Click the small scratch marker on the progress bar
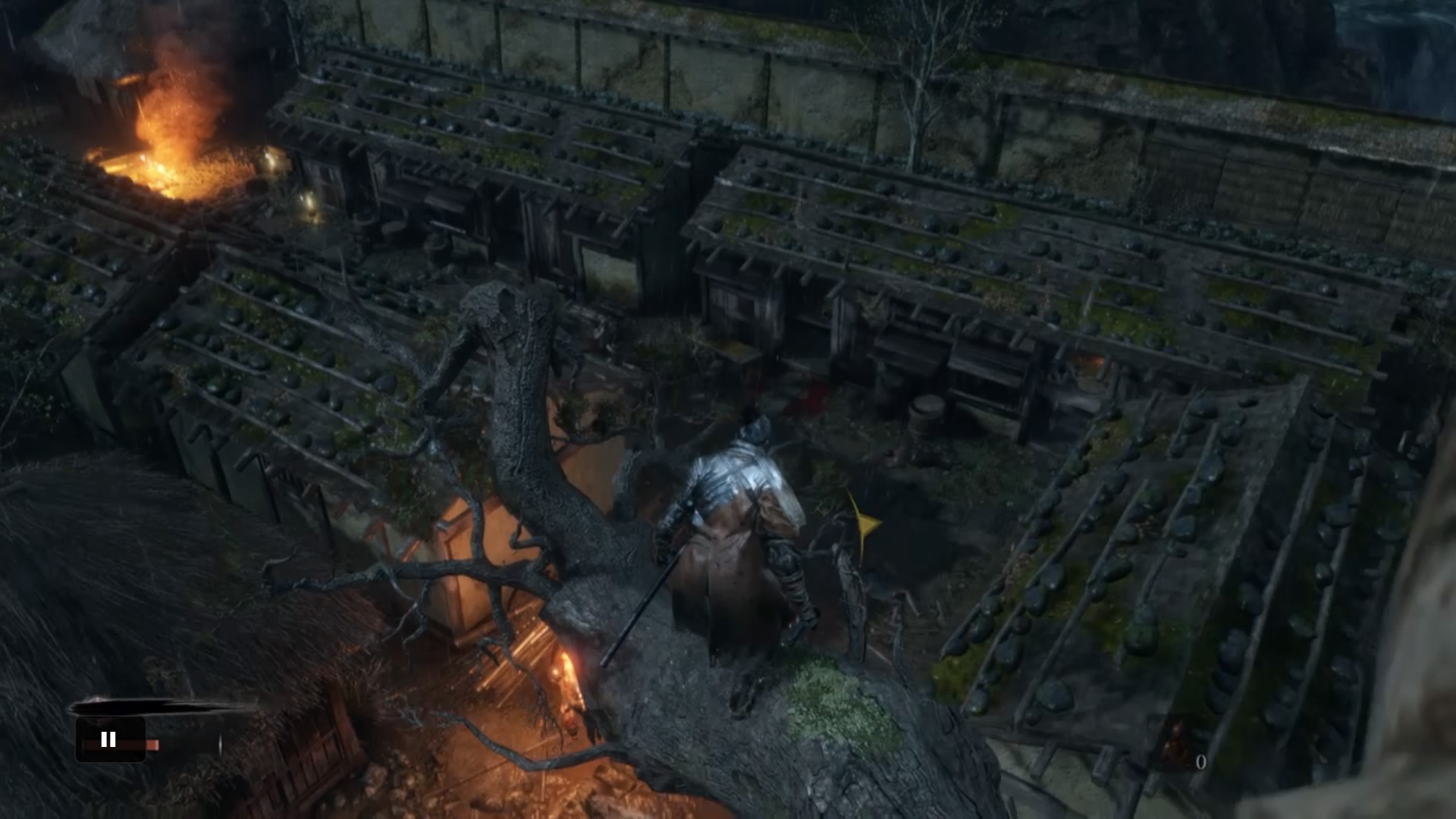 [x=220, y=742]
